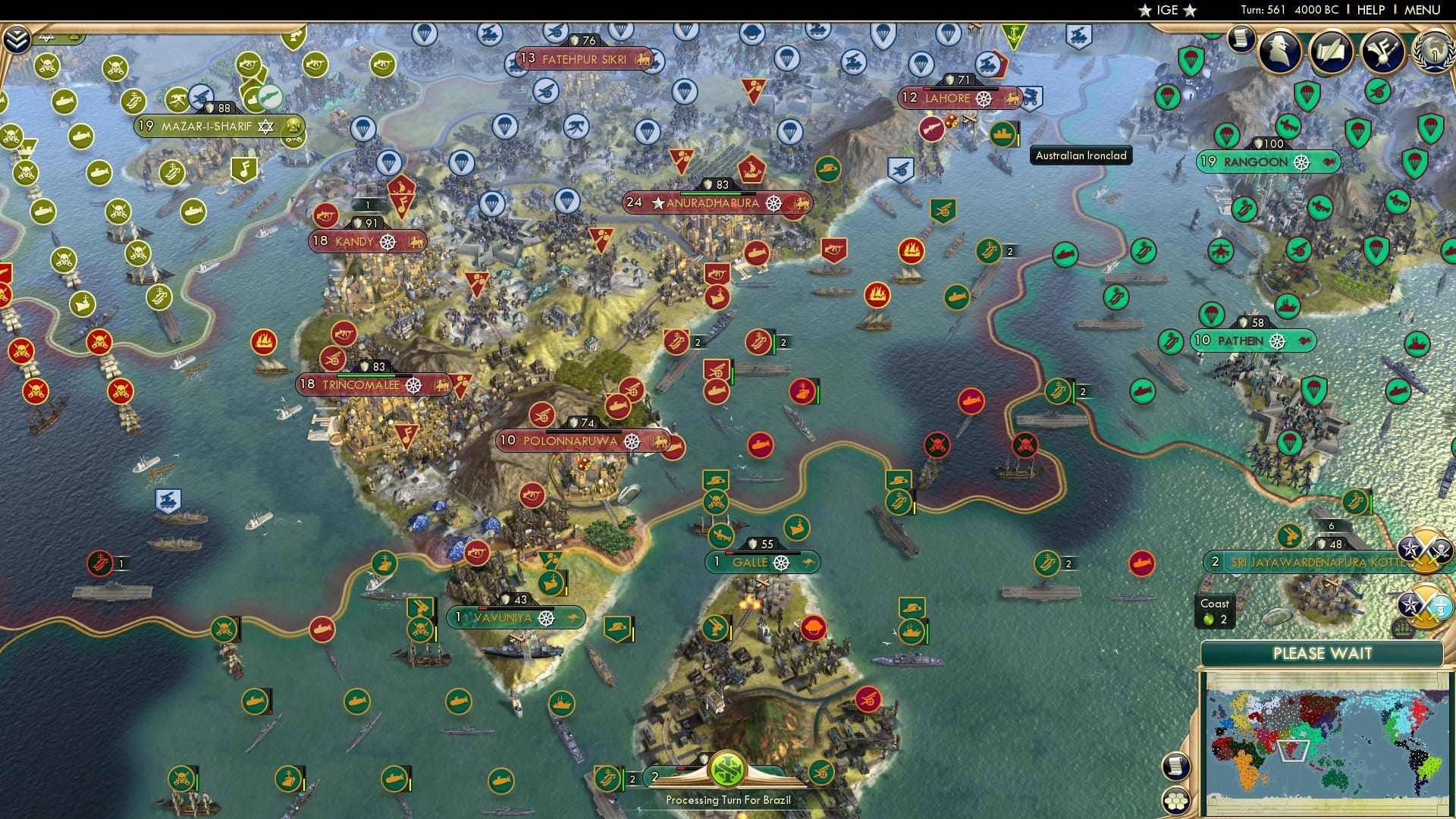This screenshot has height=819, width=1456.
Task: Select the Australian Ironclad unit flag
Action: (1003, 135)
